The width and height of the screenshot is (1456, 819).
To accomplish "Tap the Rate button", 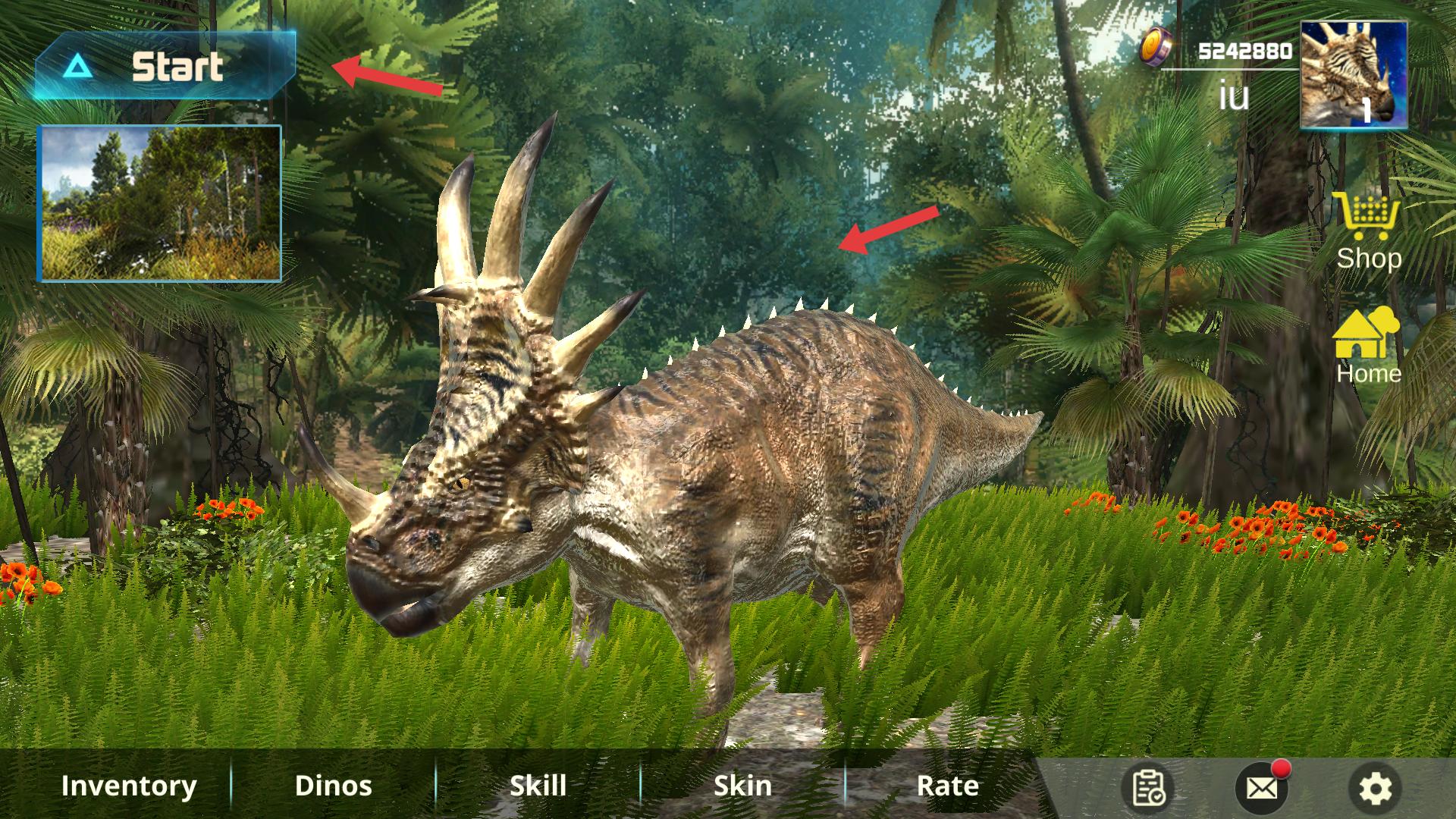I will [x=947, y=786].
